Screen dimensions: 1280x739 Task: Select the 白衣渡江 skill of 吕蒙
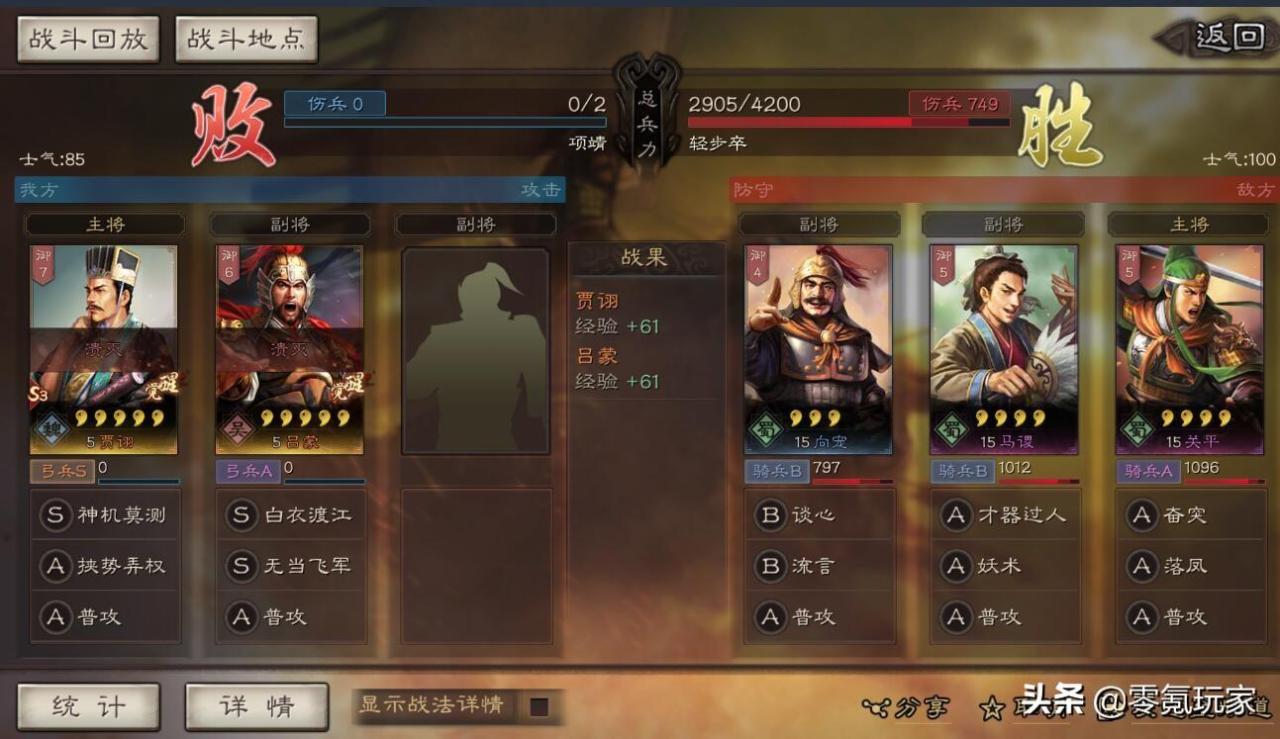(289, 516)
